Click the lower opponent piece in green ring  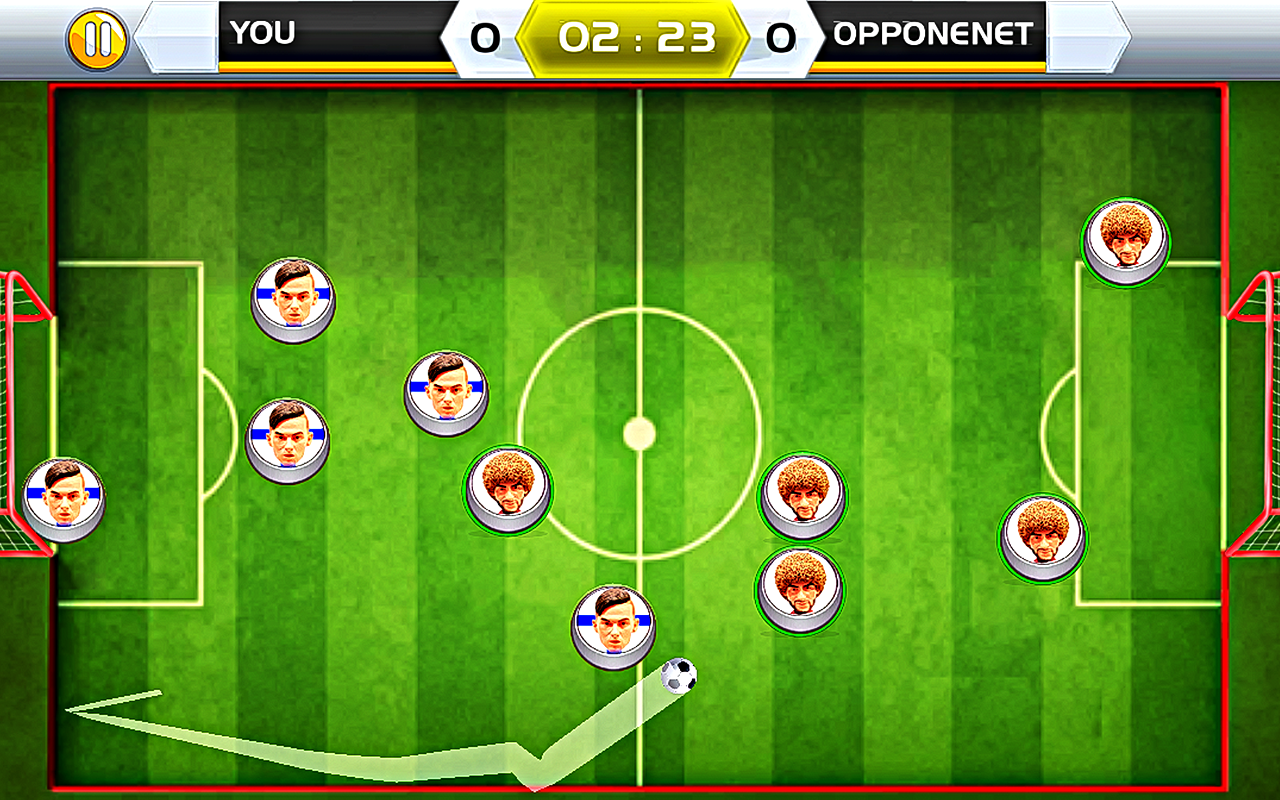pyautogui.click(x=800, y=588)
